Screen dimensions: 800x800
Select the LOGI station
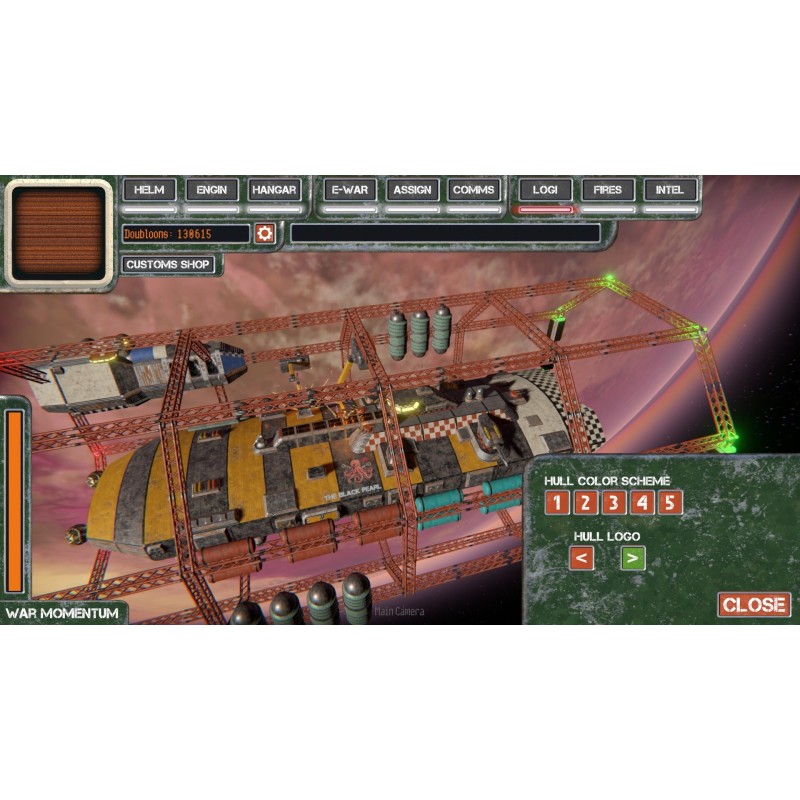545,190
